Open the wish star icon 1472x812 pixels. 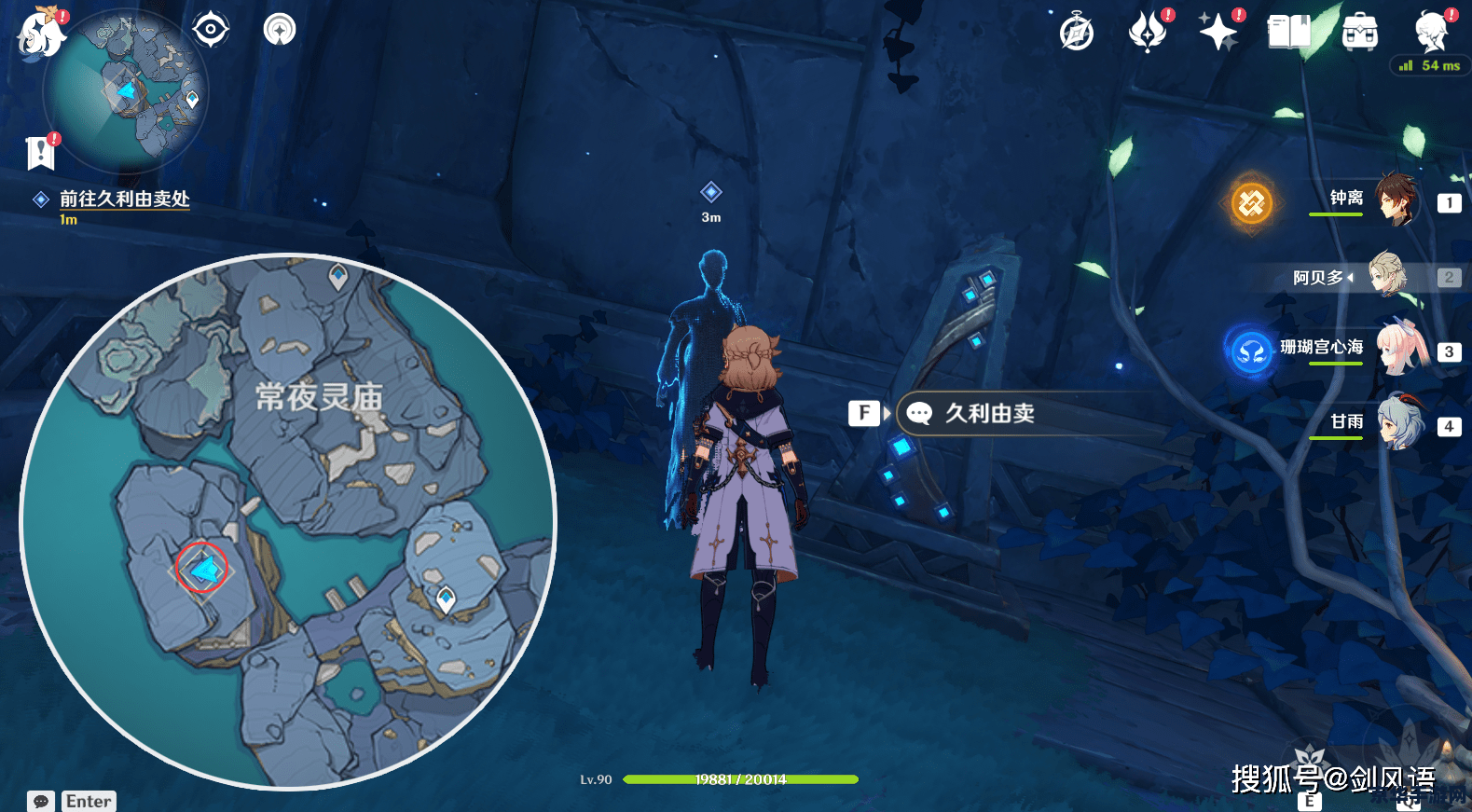(x=1217, y=34)
